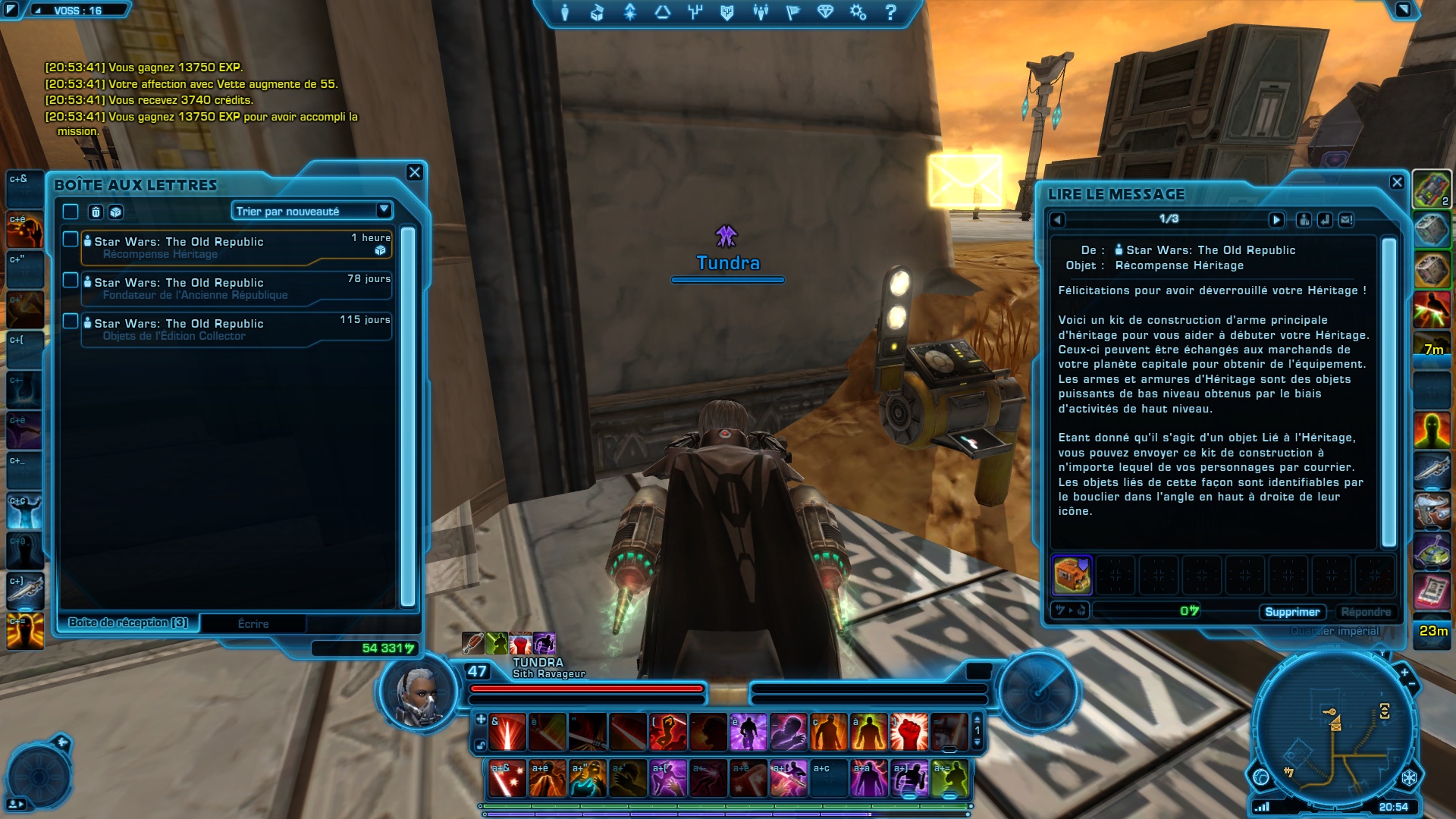
Task: Go to the previous message with the left arrow
Action: pos(1058,220)
